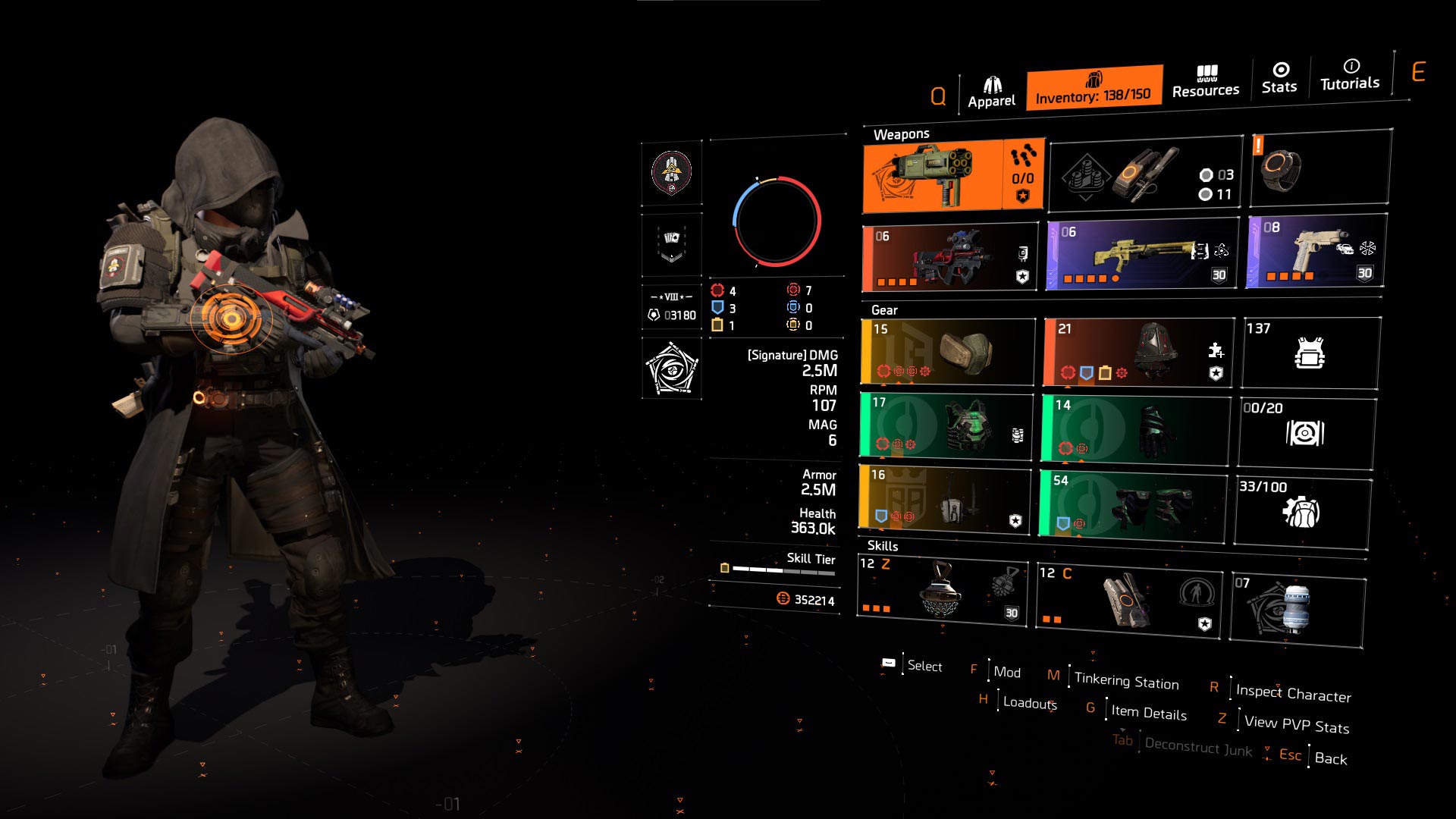This screenshot has height=819, width=1456.
Task: Choose the skill slot bound to C
Action: click(x=1128, y=601)
